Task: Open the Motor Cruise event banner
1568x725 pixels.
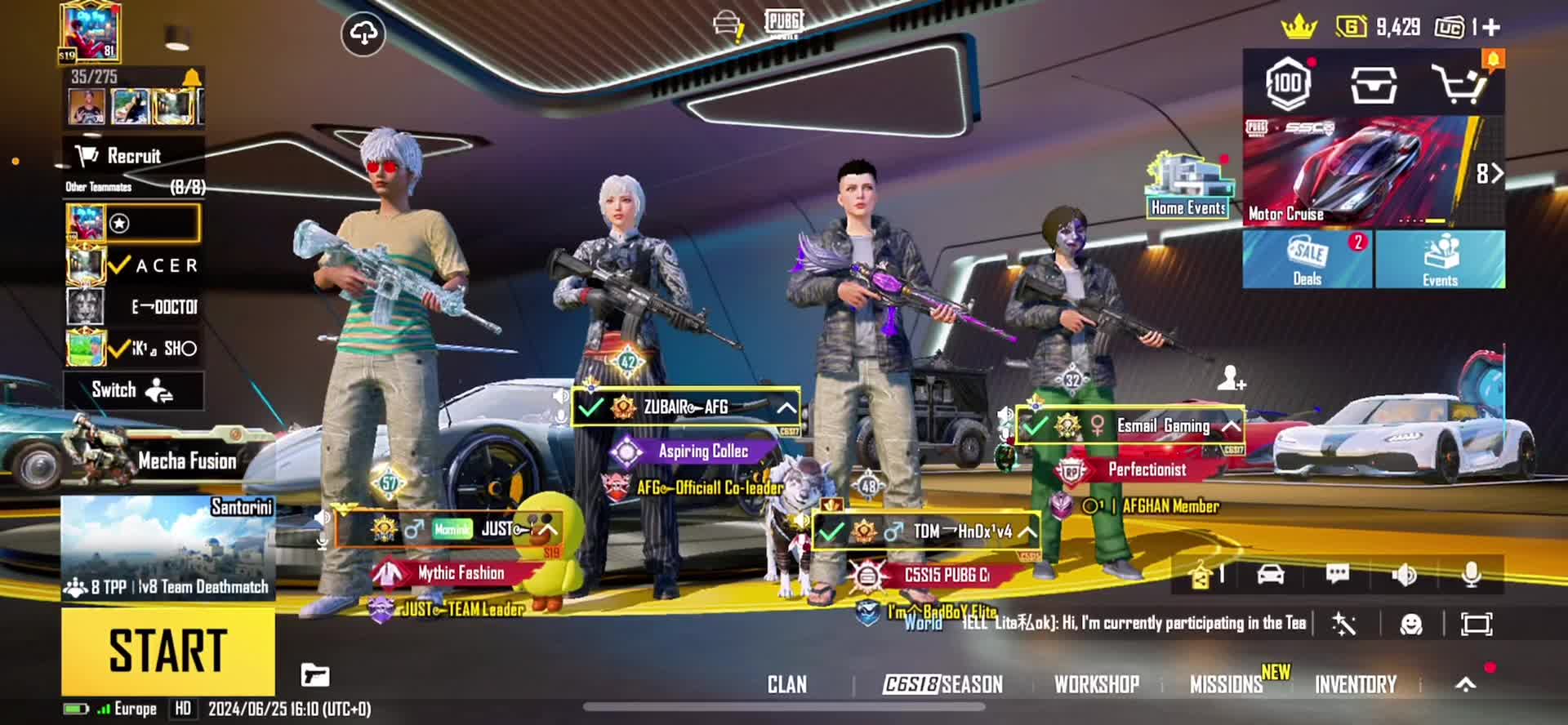Action: click(1360, 171)
